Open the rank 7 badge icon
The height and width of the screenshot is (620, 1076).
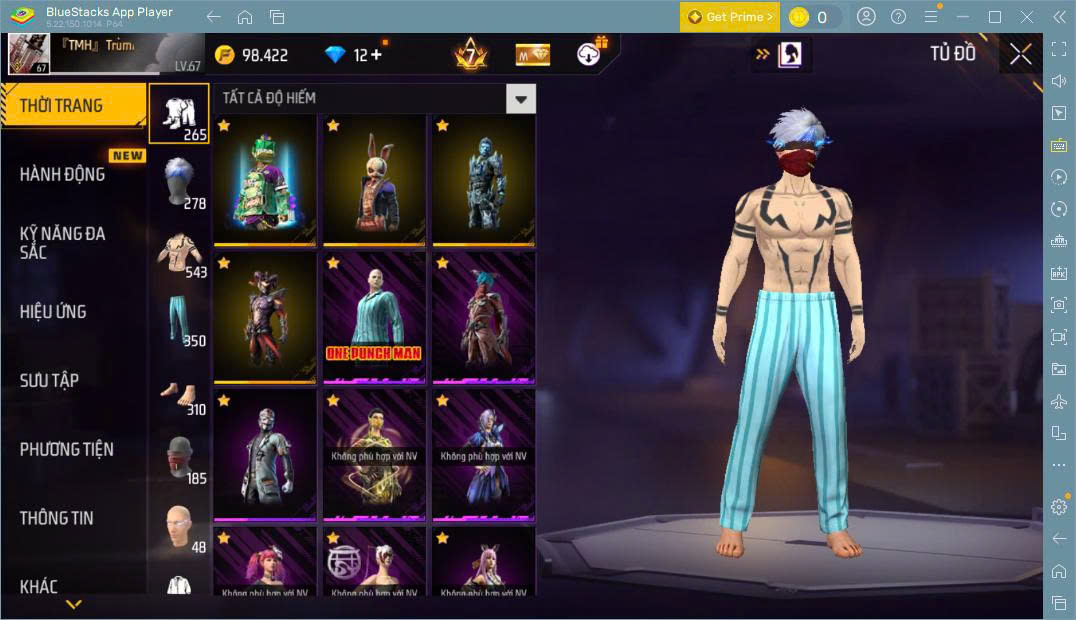pos(470,54)
